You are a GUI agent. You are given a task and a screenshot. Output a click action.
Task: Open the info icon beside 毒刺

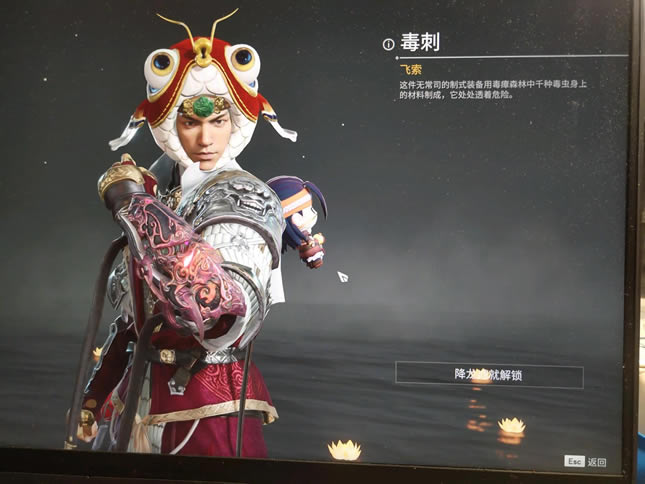(x=389, y=43)
